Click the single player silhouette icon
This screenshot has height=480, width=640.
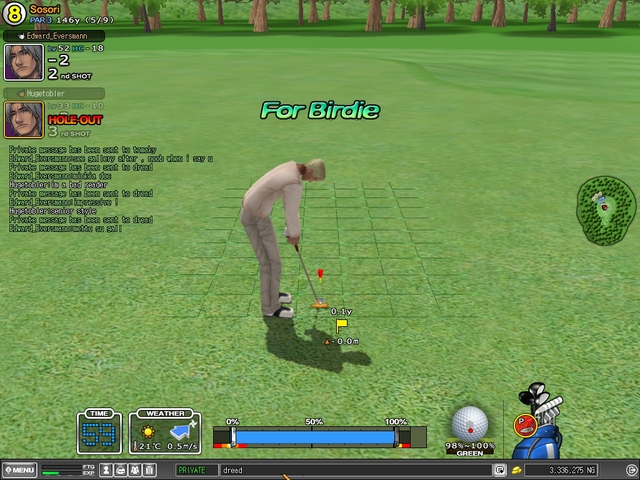click(x=105, y=470)
